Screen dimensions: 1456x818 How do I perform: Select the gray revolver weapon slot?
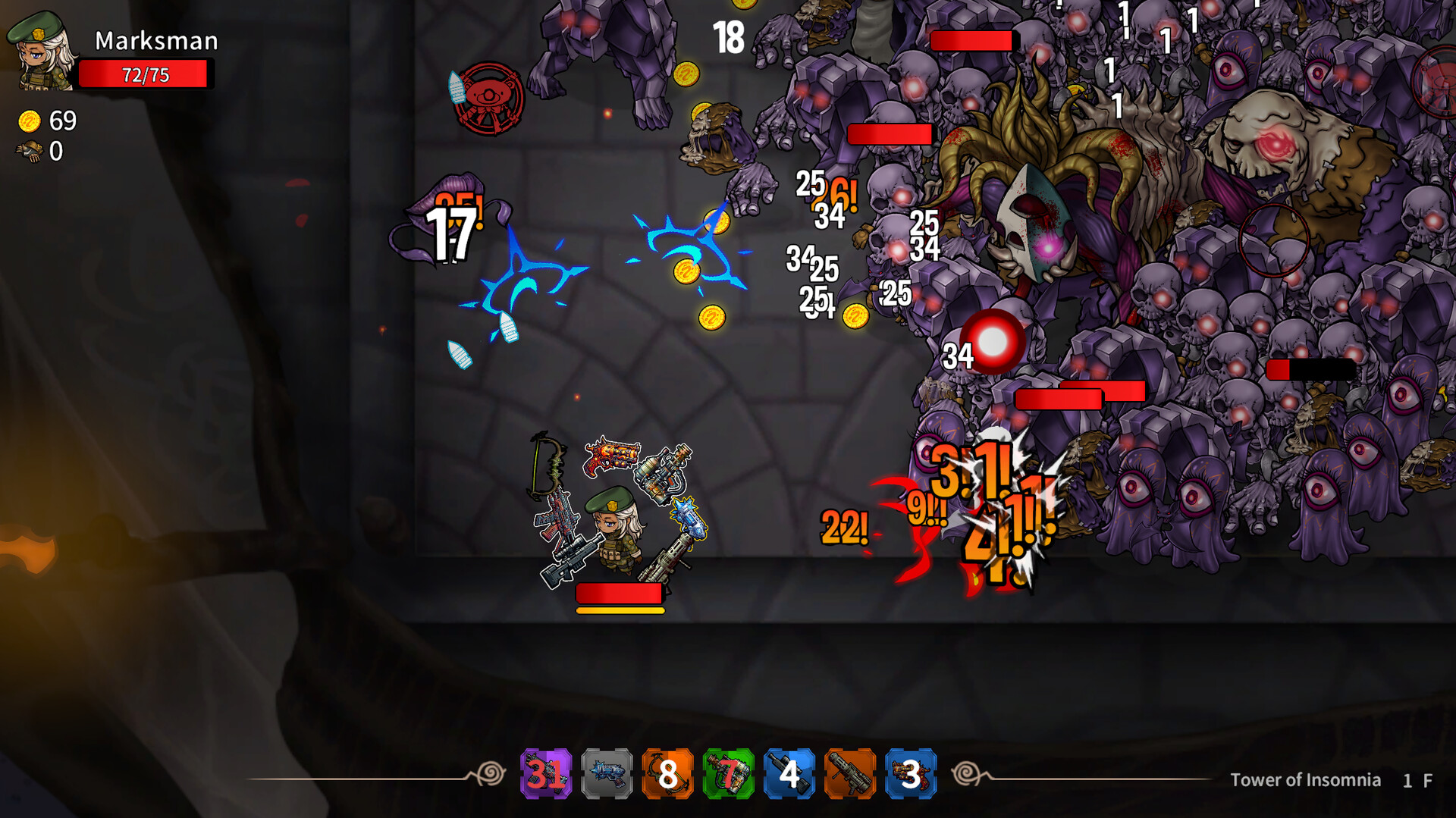606,775
